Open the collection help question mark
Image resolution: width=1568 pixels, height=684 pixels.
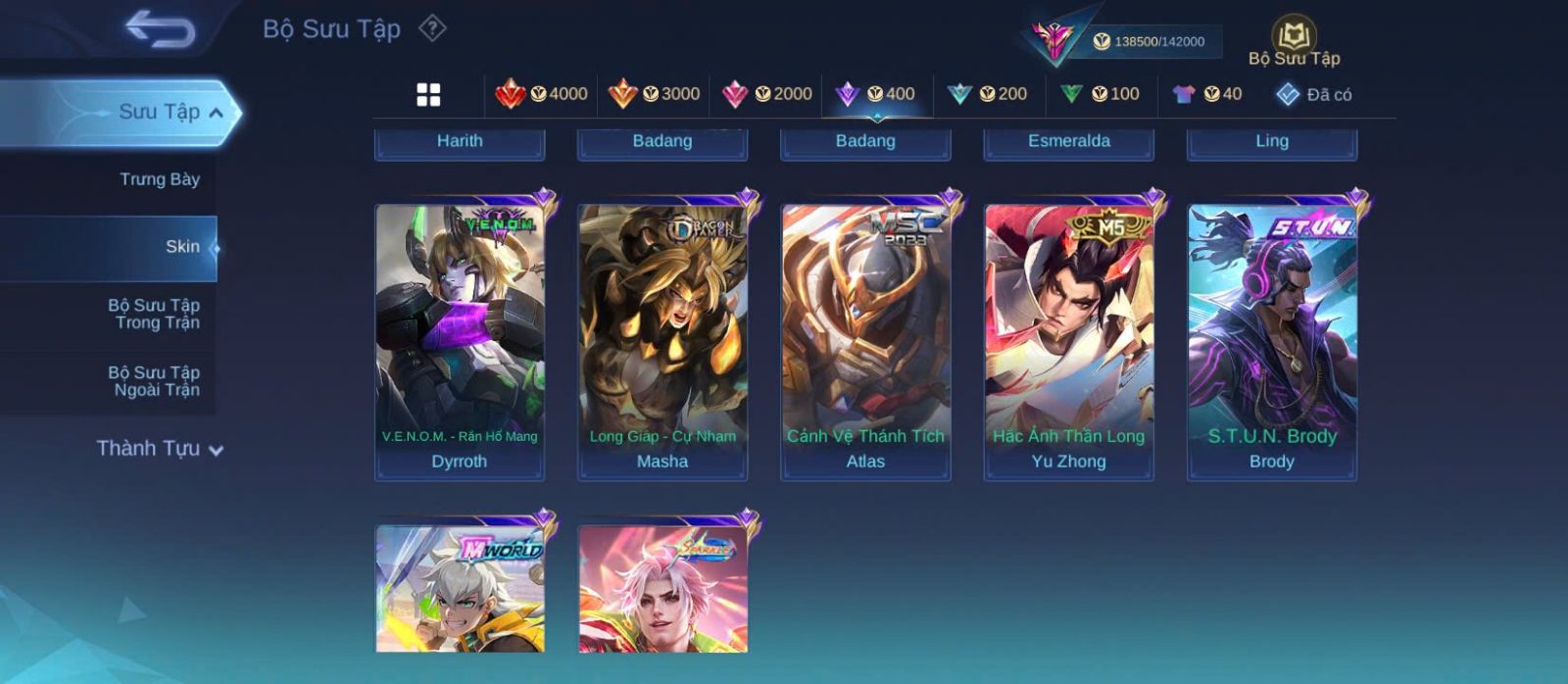432,28
